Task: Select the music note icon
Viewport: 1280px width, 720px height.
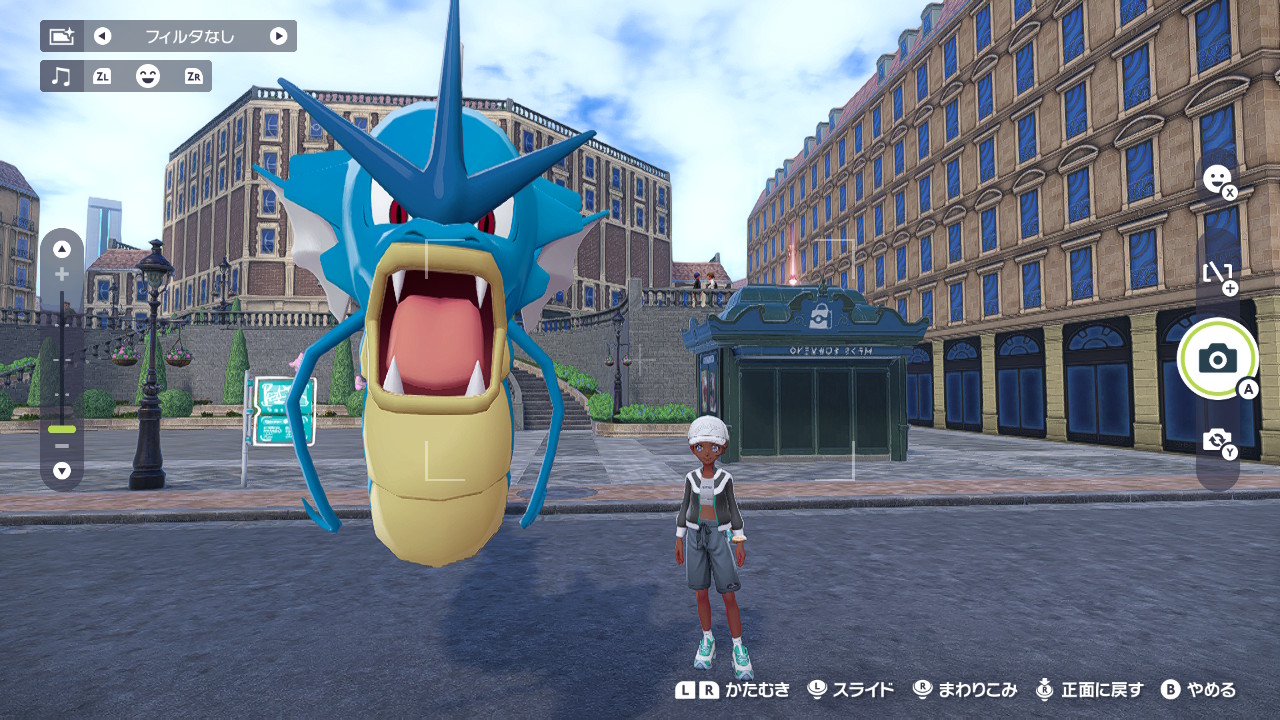Action: point(62,76)
